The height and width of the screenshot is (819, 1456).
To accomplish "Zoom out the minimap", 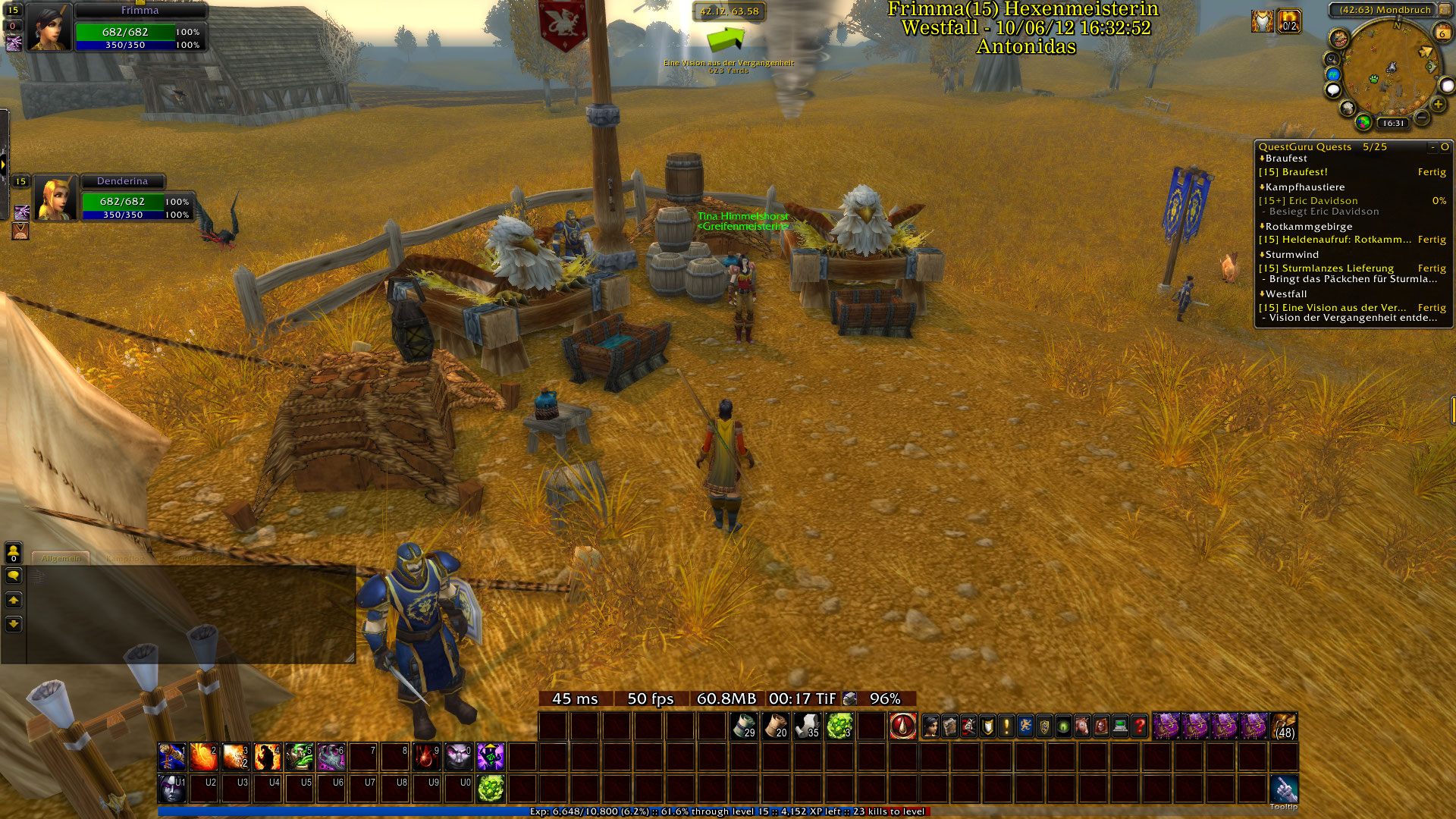I will [x=1422, y=118].
